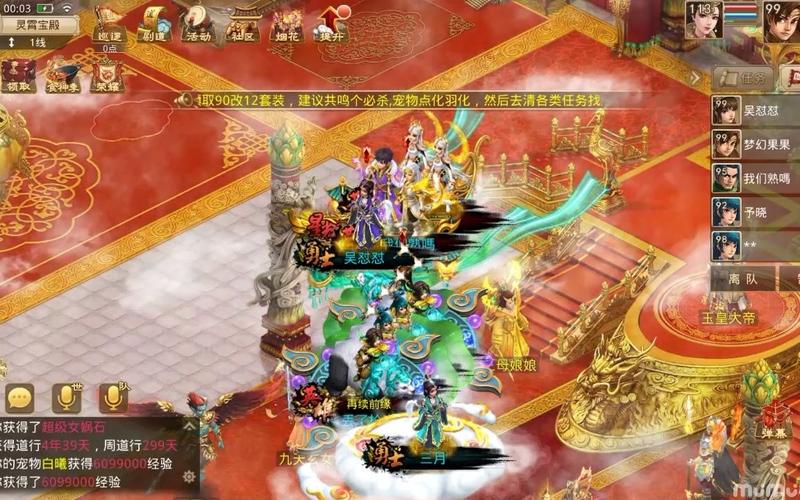Open the 烟花 fireworks icon

pyautogui.click(x=289, y=22)
